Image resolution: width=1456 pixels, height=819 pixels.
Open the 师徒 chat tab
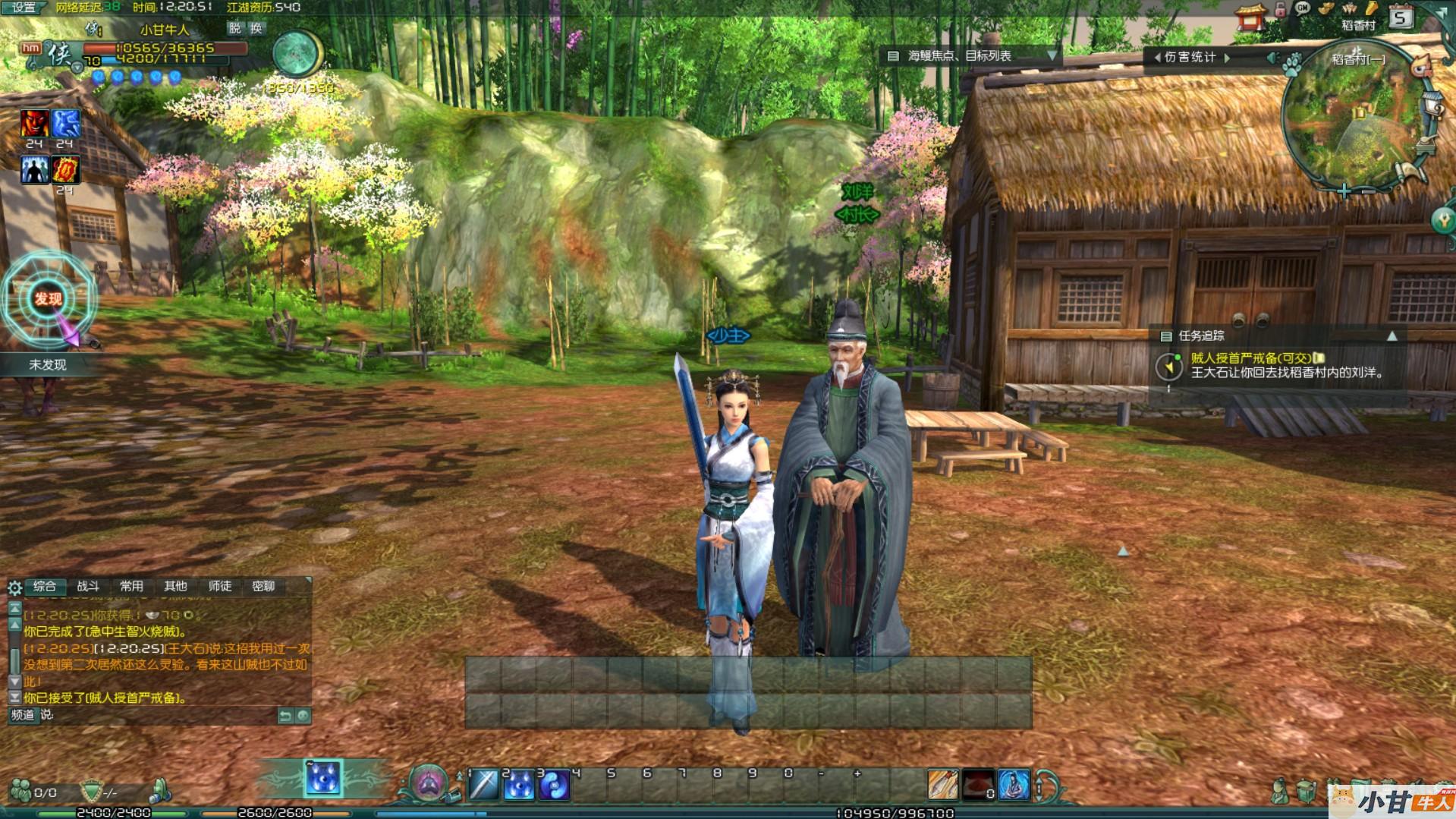(220, 586)
